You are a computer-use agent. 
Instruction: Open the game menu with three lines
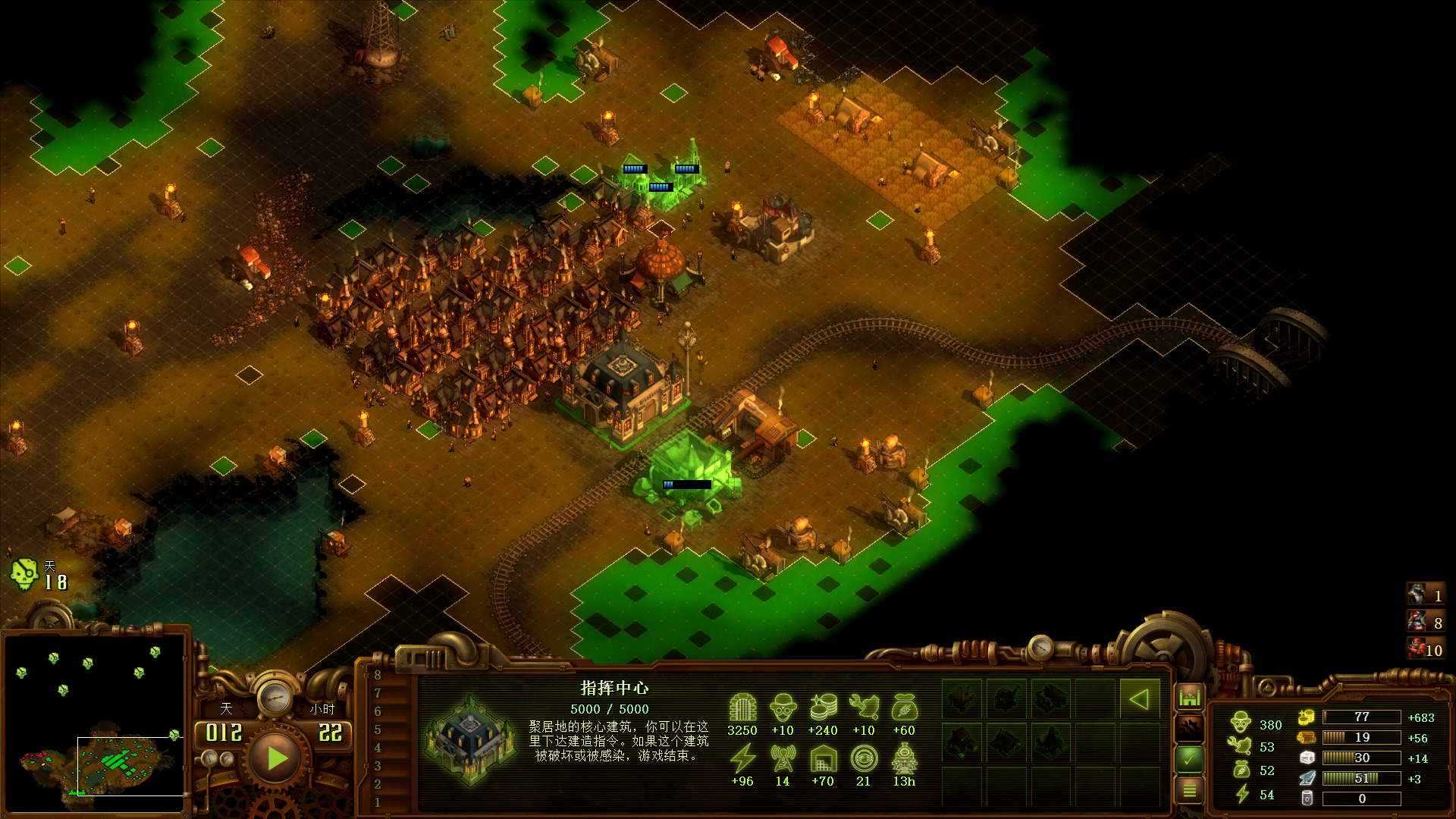pos(1189,791)
